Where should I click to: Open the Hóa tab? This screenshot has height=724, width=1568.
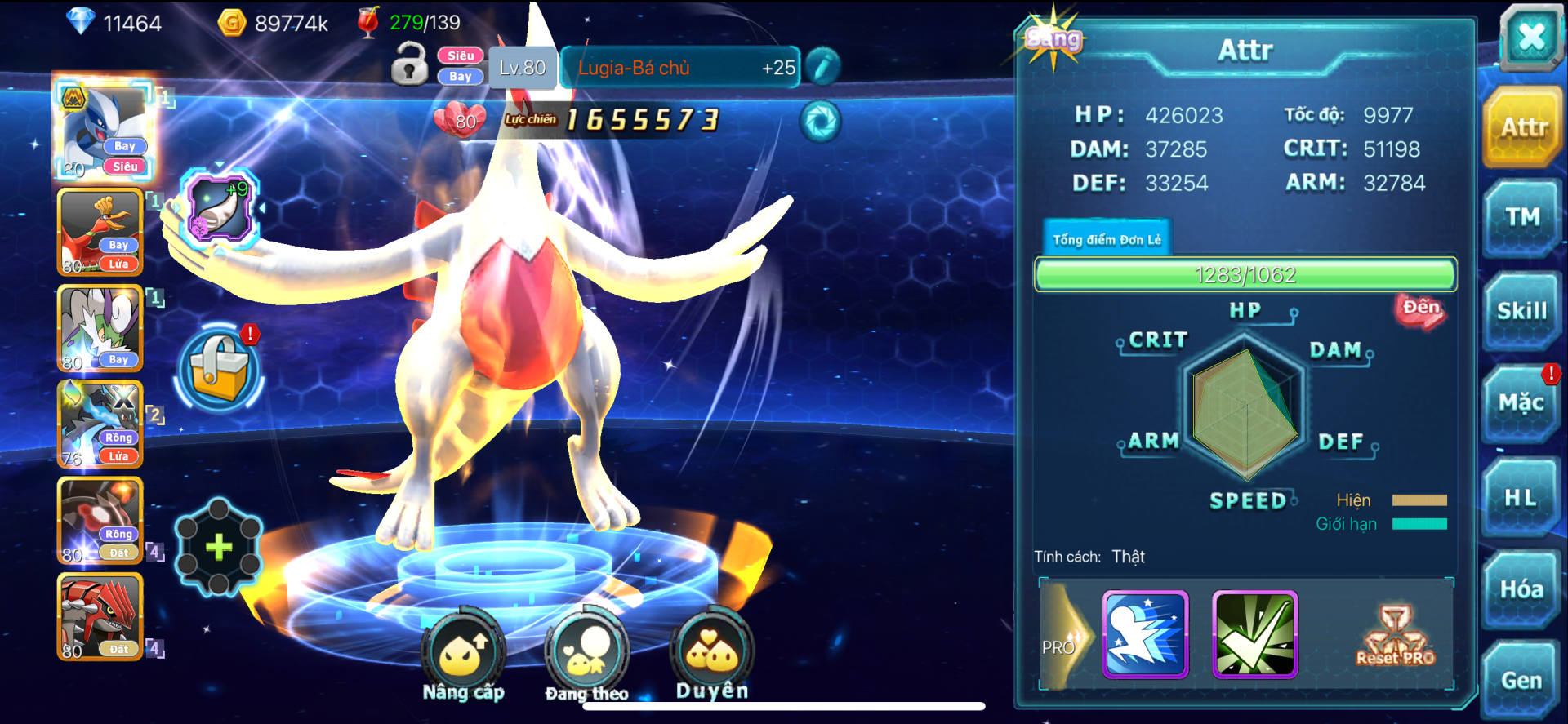coord(1521,589)
